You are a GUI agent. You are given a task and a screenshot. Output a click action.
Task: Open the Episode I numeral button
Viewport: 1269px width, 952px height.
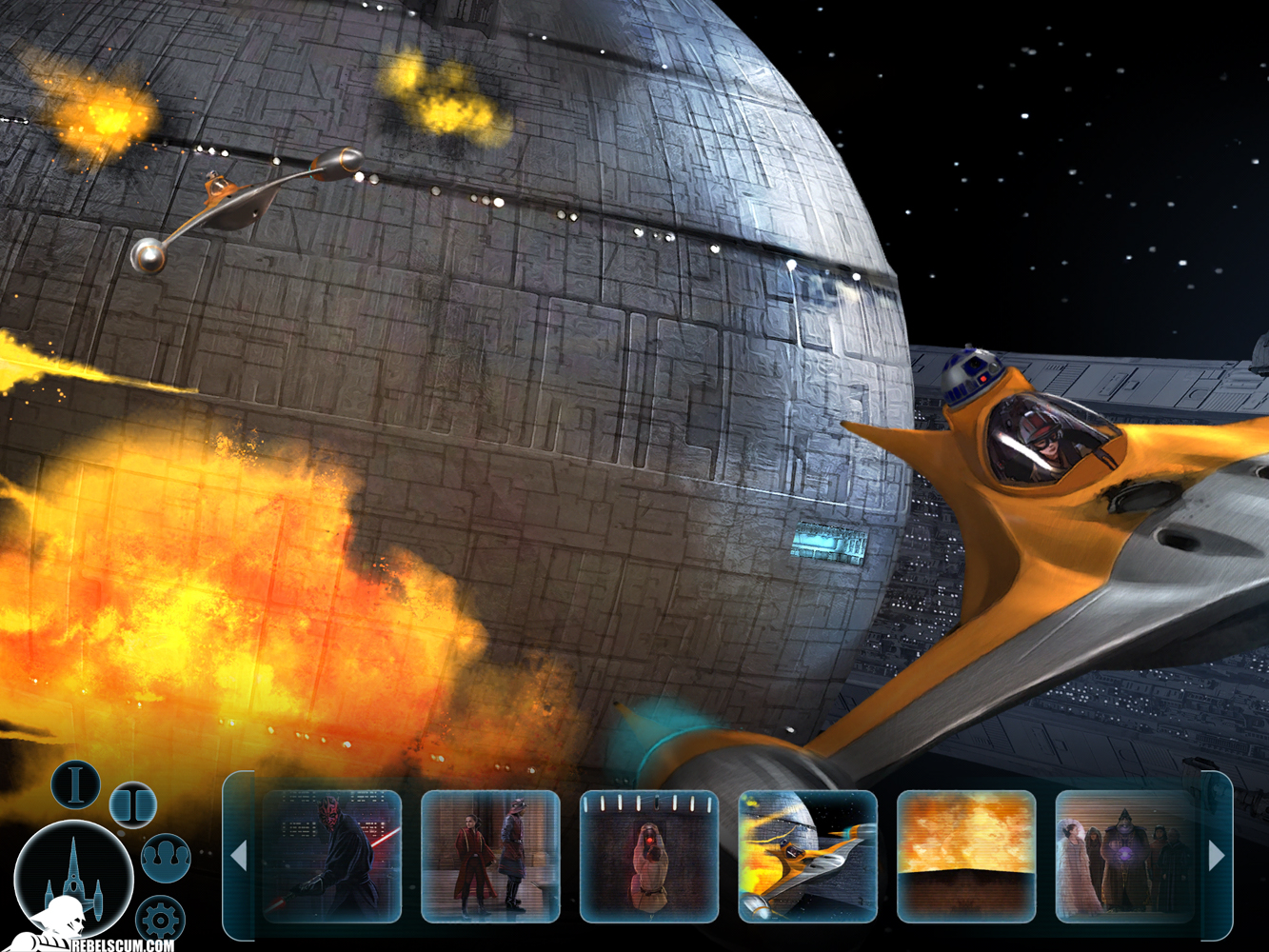coord(75,783)
